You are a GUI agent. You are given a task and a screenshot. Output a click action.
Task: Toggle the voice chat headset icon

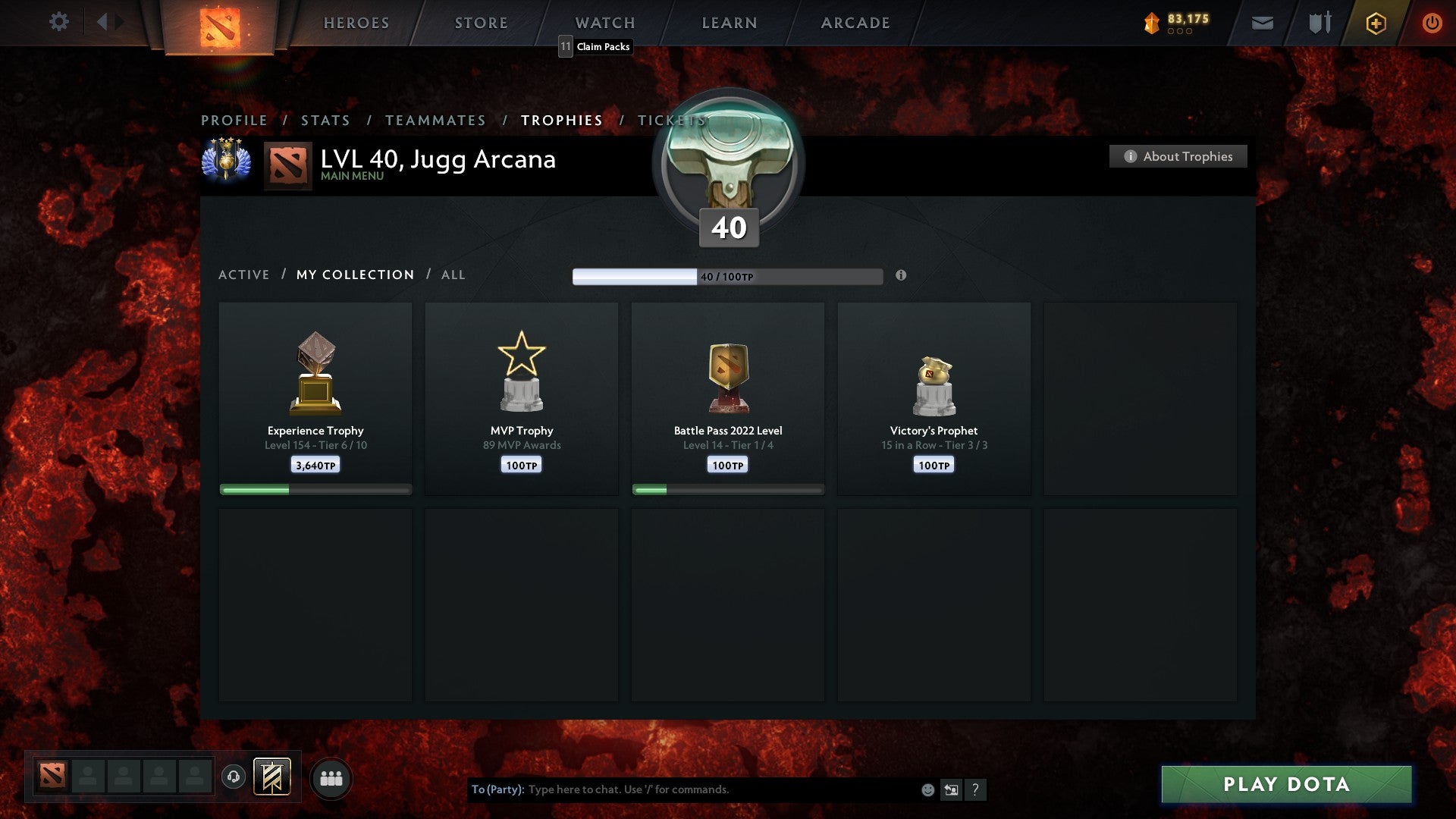coord(233,777)
